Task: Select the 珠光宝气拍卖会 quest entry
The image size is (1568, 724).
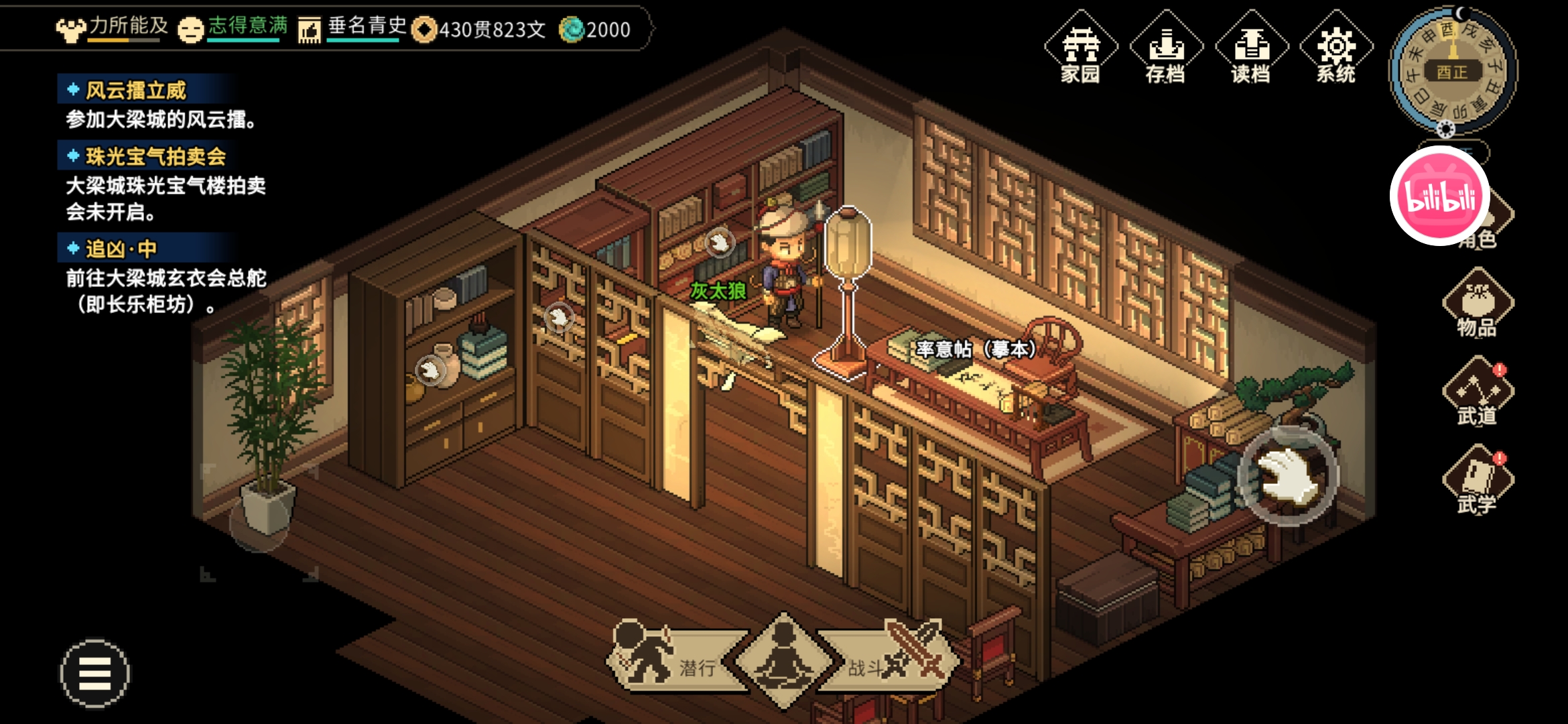Action: tap(155, 156)
